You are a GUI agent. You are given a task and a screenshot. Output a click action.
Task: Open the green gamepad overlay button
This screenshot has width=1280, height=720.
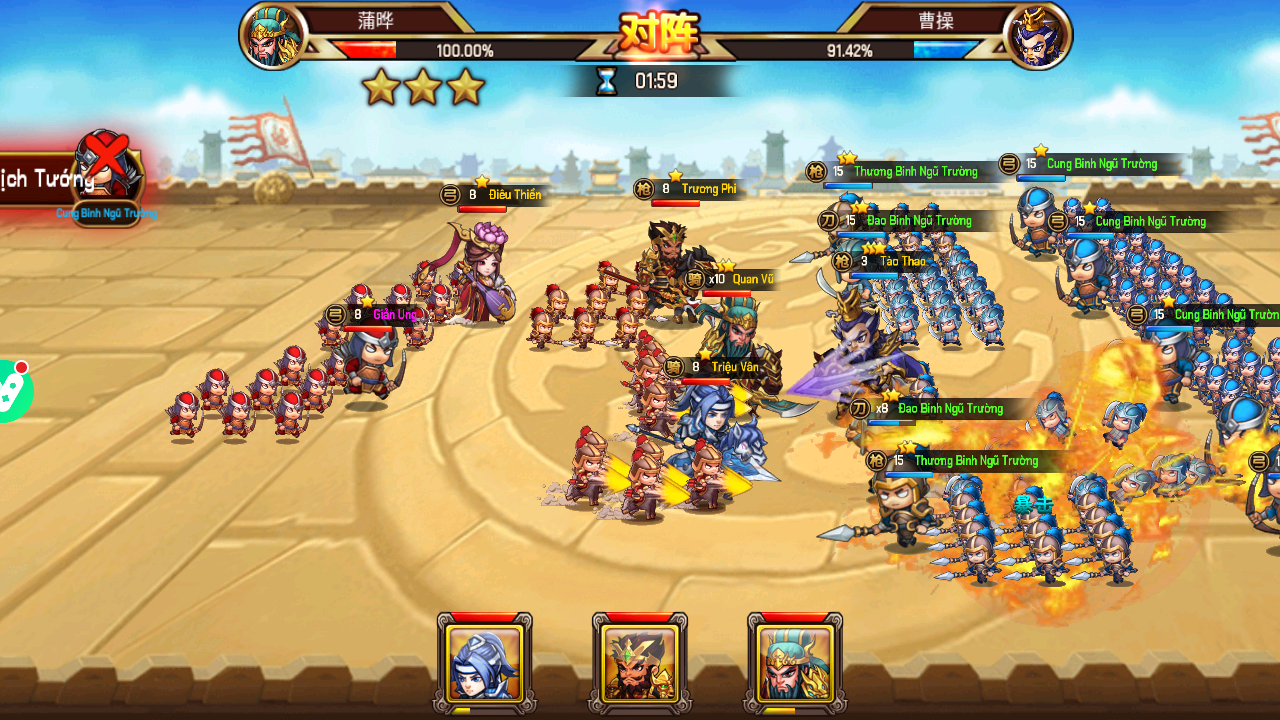(12, 391)
